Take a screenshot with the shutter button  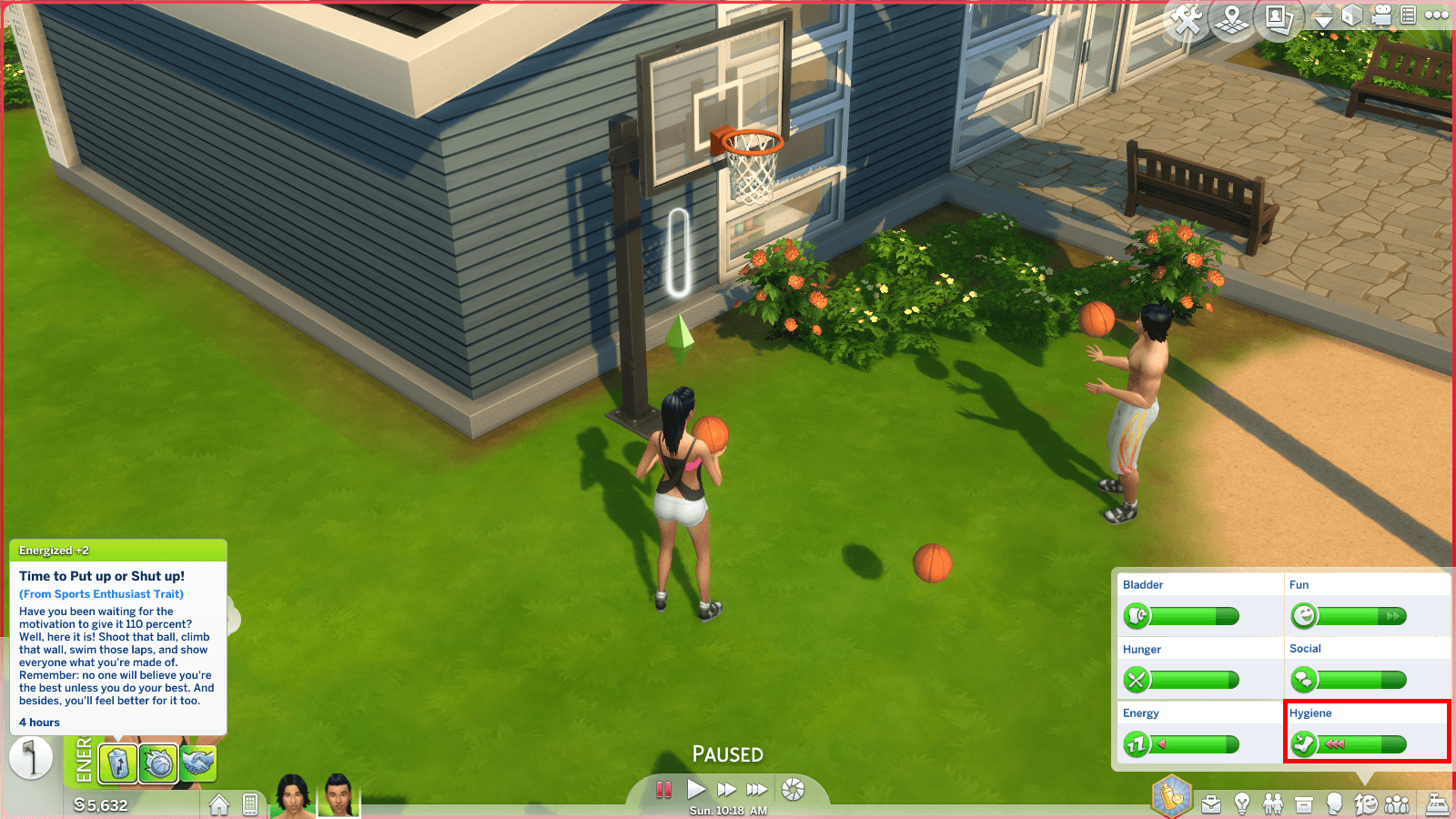pos(794,789)
